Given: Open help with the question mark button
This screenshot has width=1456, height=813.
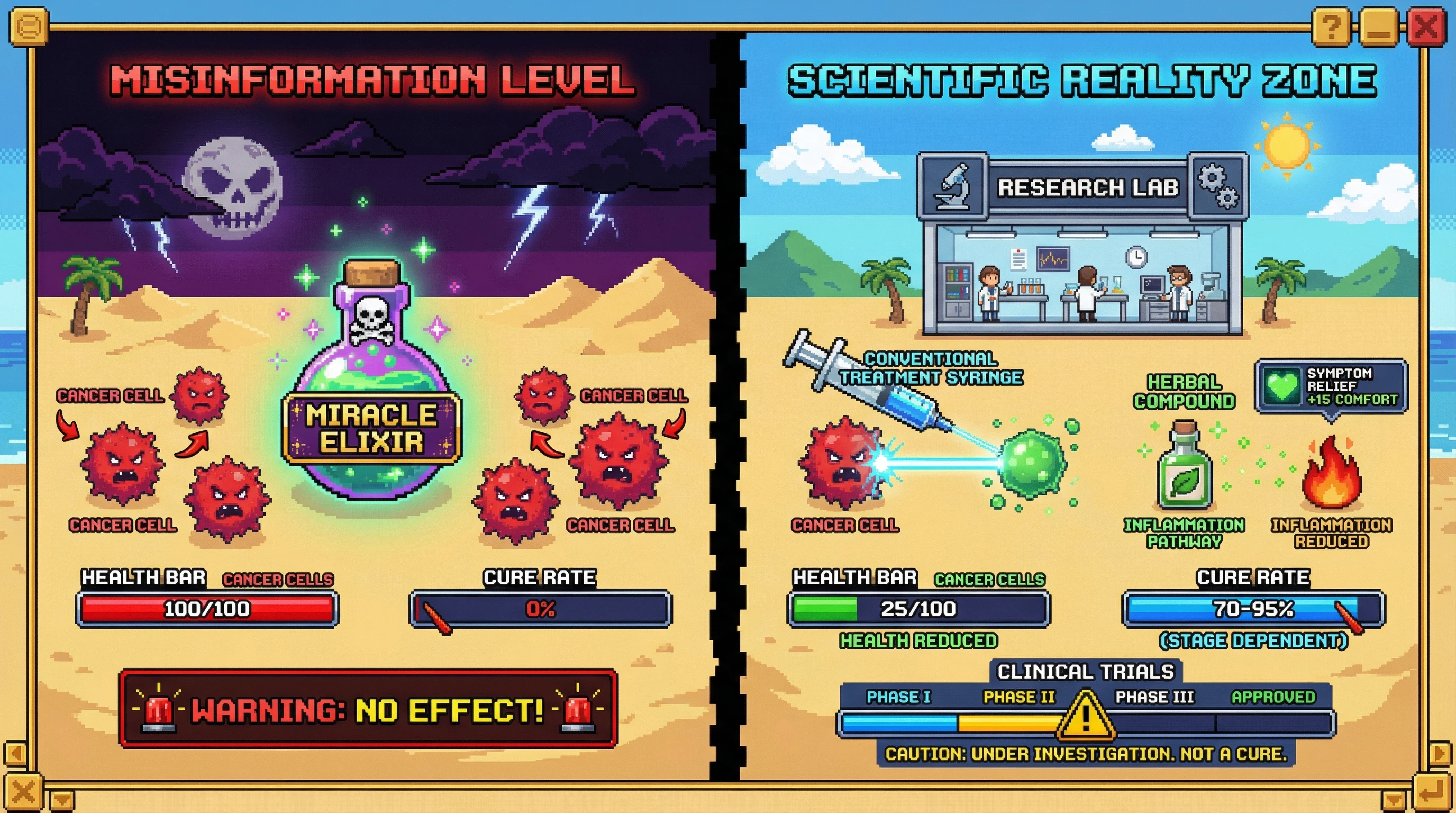Looking at the screenshot, I should (x=1332, y=26).
